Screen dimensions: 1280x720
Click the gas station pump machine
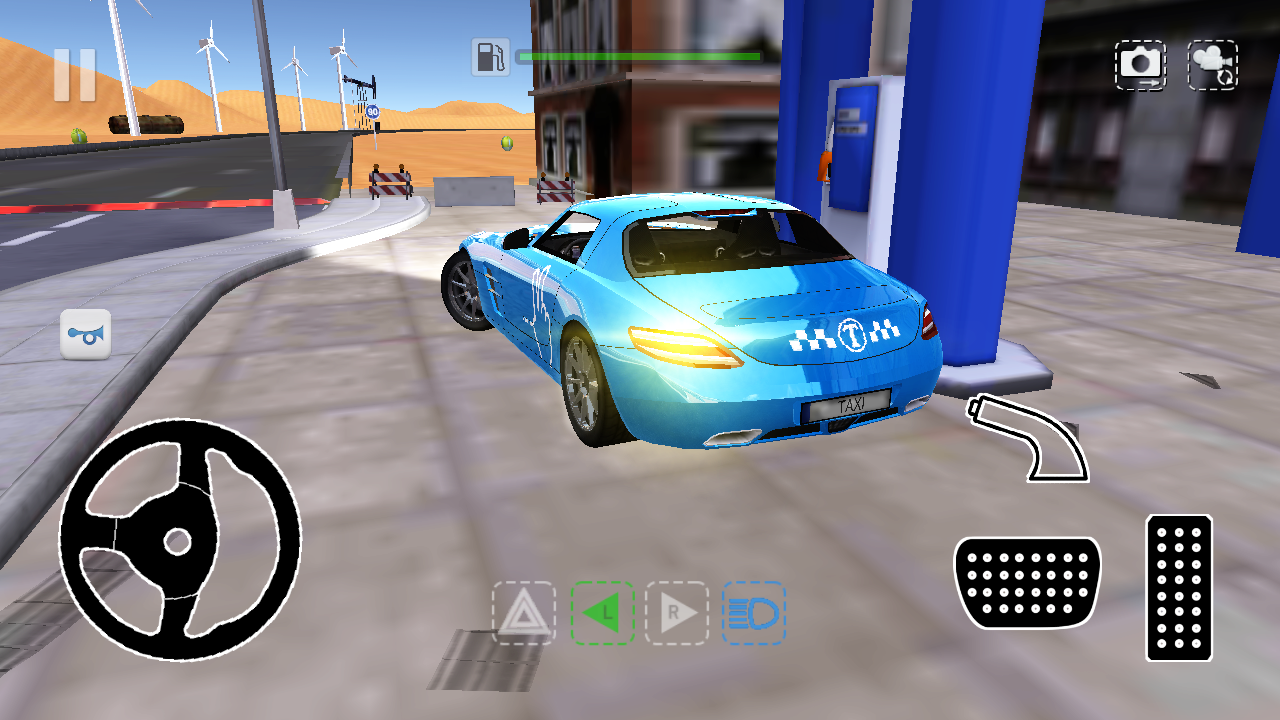point(849,150)
